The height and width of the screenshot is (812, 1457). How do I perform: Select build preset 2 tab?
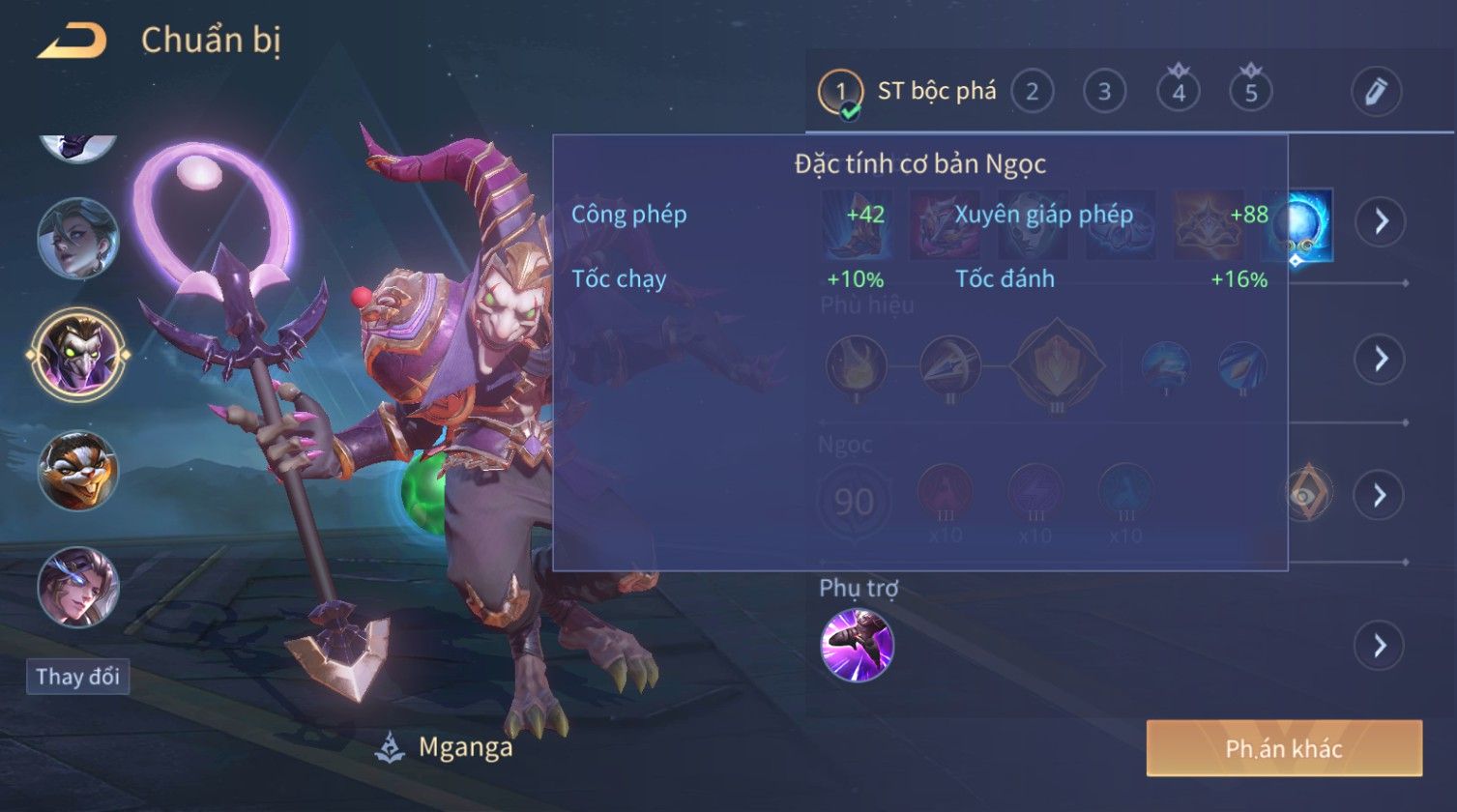(1032, 92)
